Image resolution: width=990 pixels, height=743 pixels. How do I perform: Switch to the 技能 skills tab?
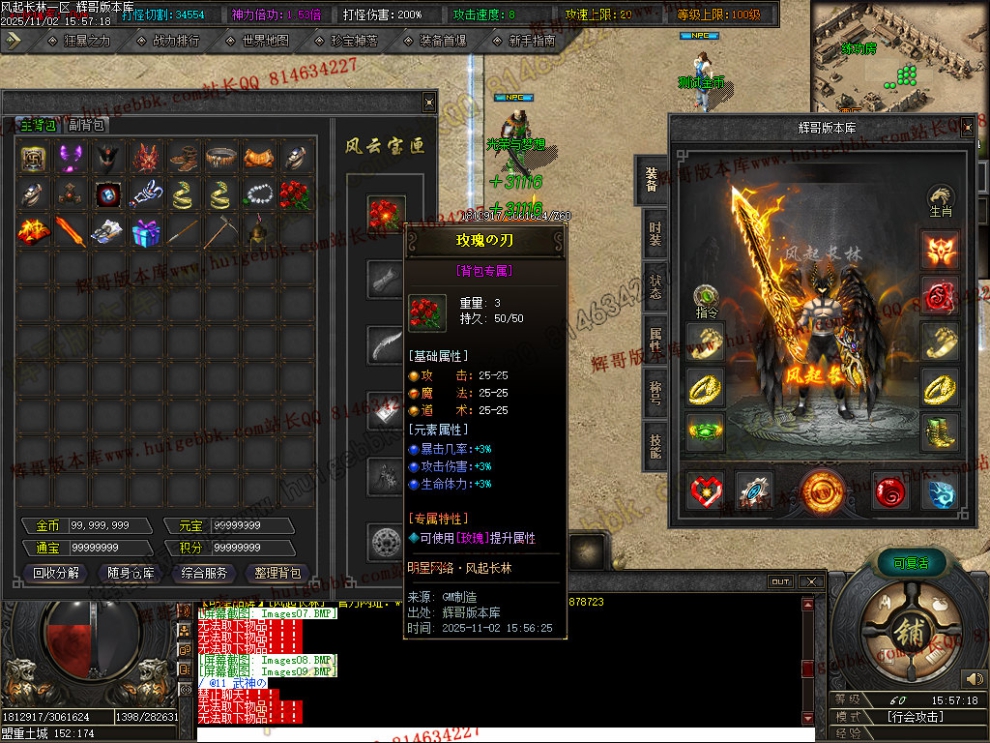pos(654,445)
